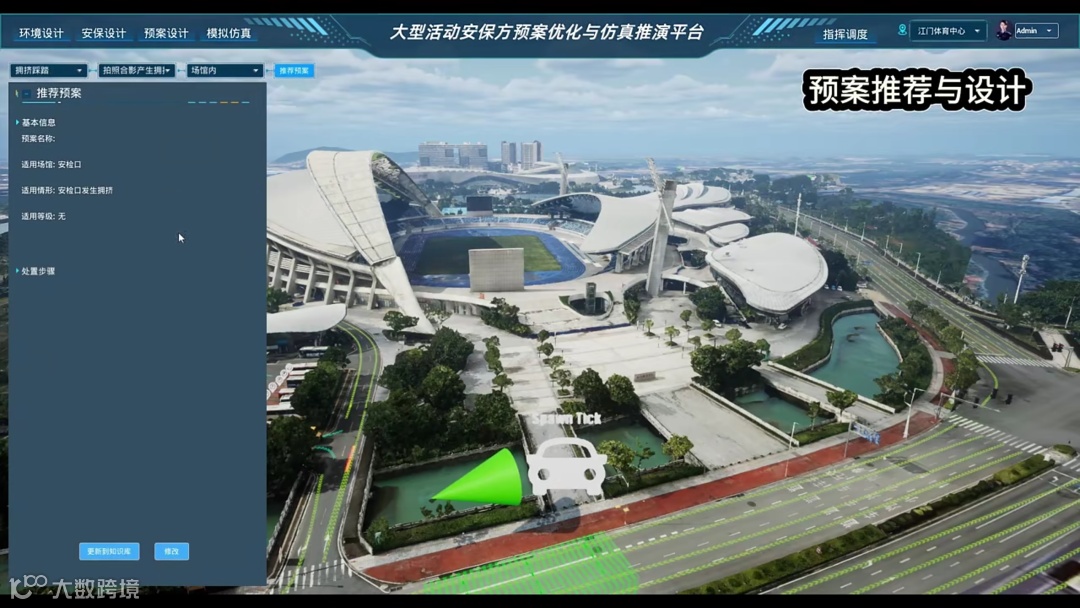Click the 修改 button
This screenshot has height=608, width=1080.
[x=171, y=551]
